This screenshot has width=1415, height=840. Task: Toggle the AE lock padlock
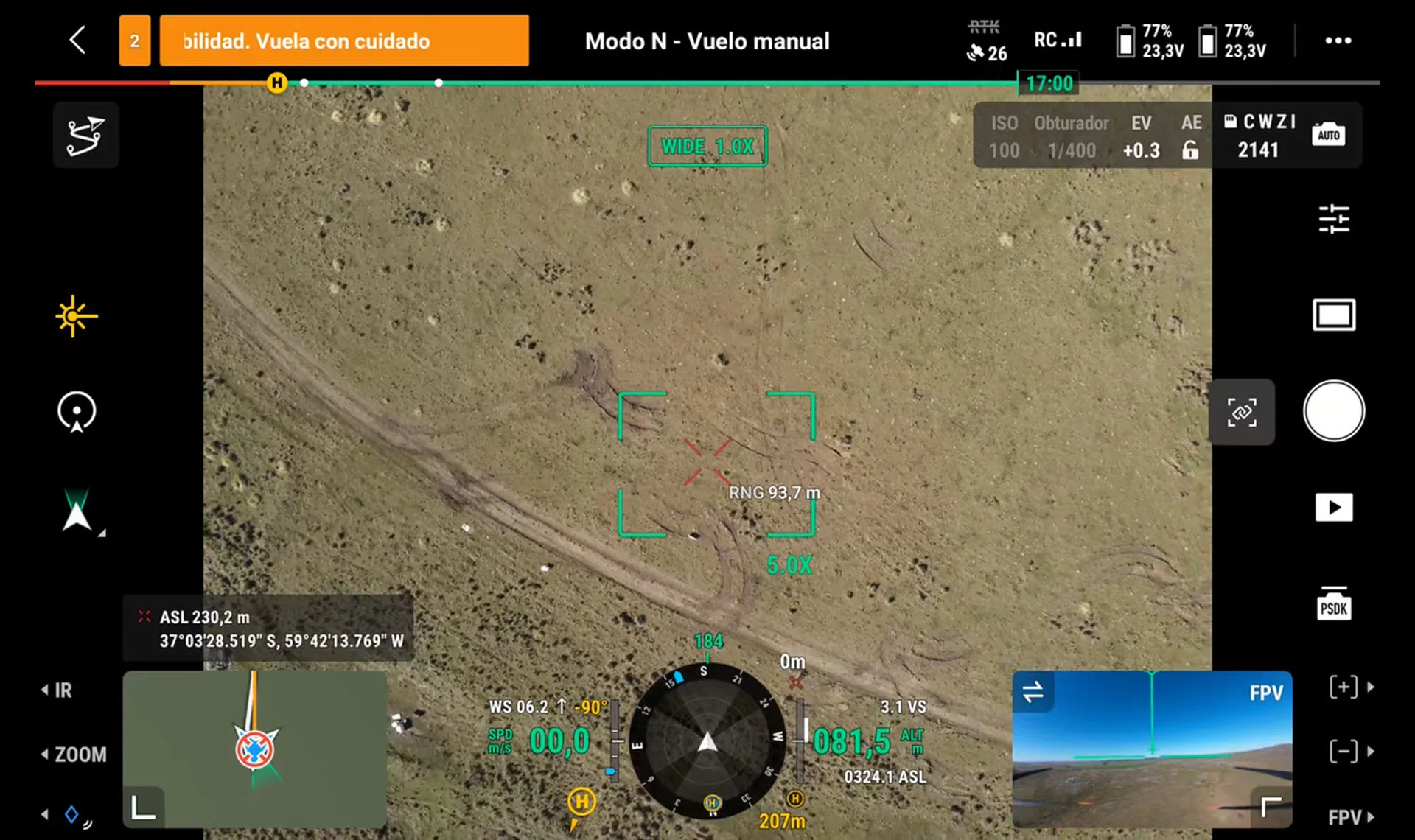pyautogui.click(x=1190, y=150)
